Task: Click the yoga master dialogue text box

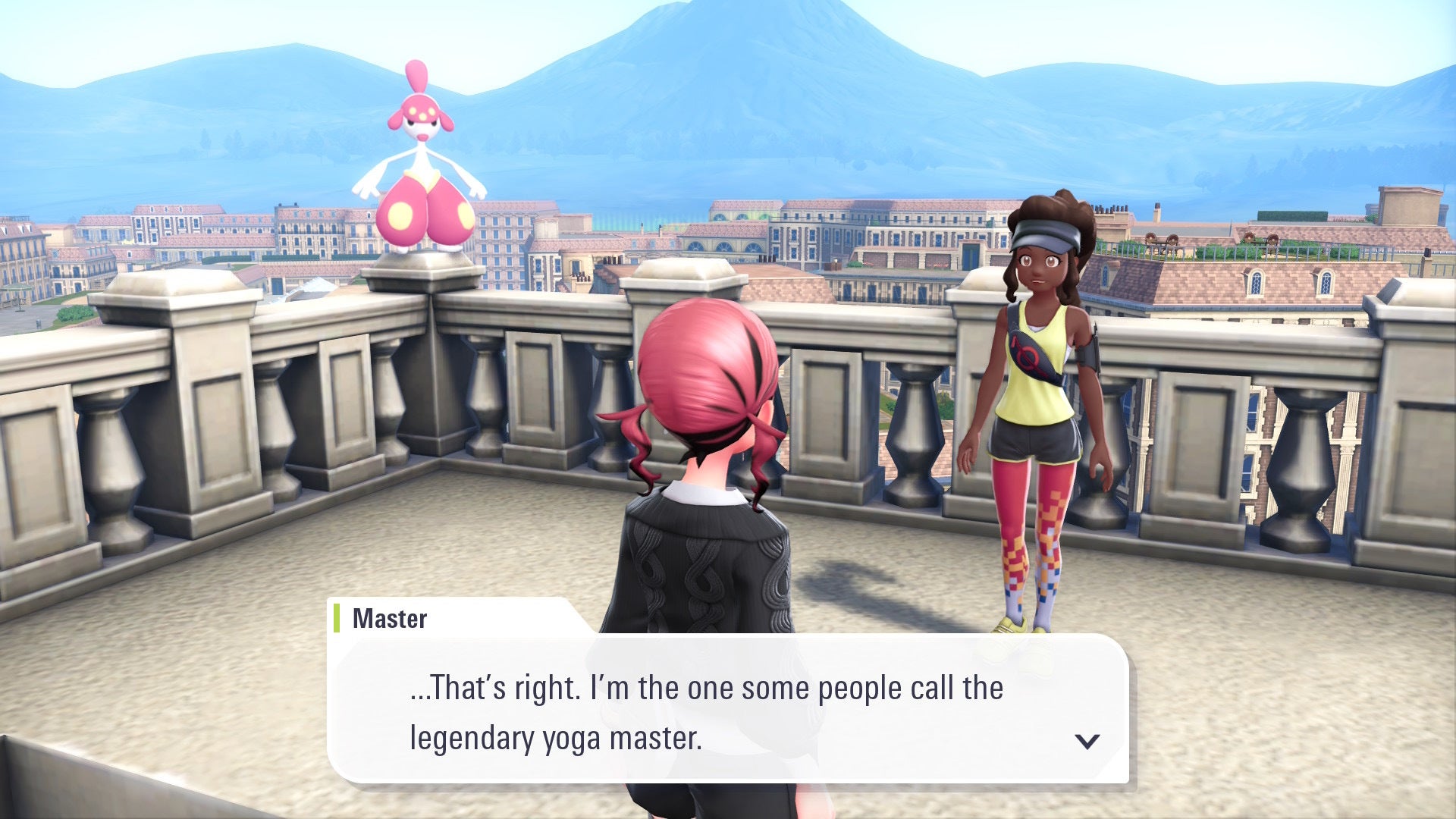Action: click(705, 711)
